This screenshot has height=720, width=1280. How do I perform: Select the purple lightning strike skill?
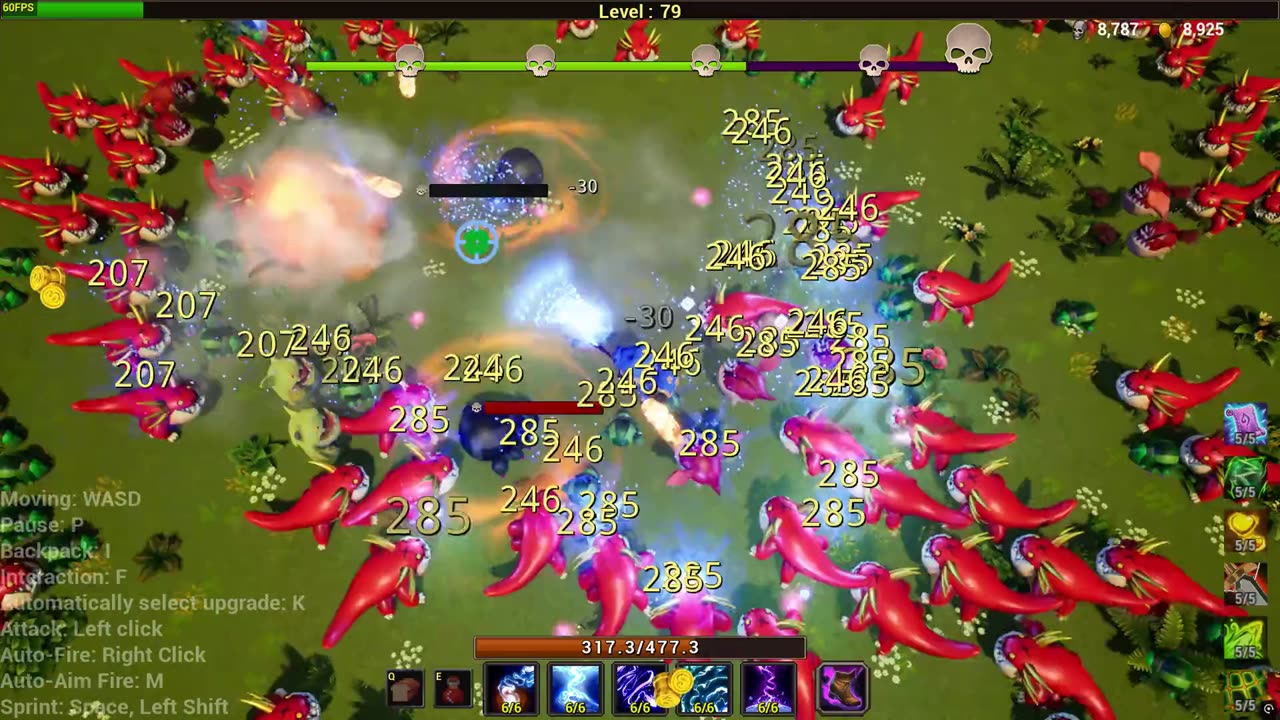[768, 689]
